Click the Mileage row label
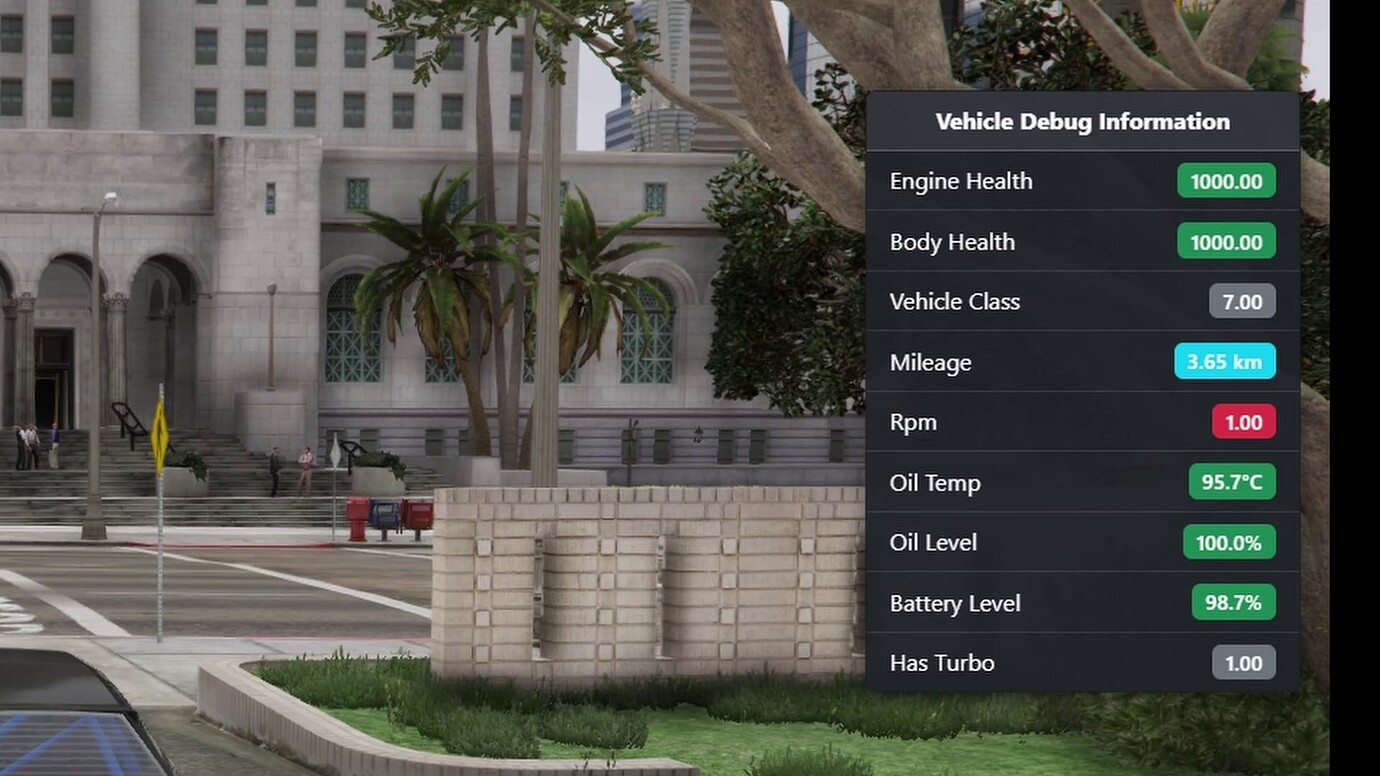The image size is (1380, 776). tap(930, 362)
